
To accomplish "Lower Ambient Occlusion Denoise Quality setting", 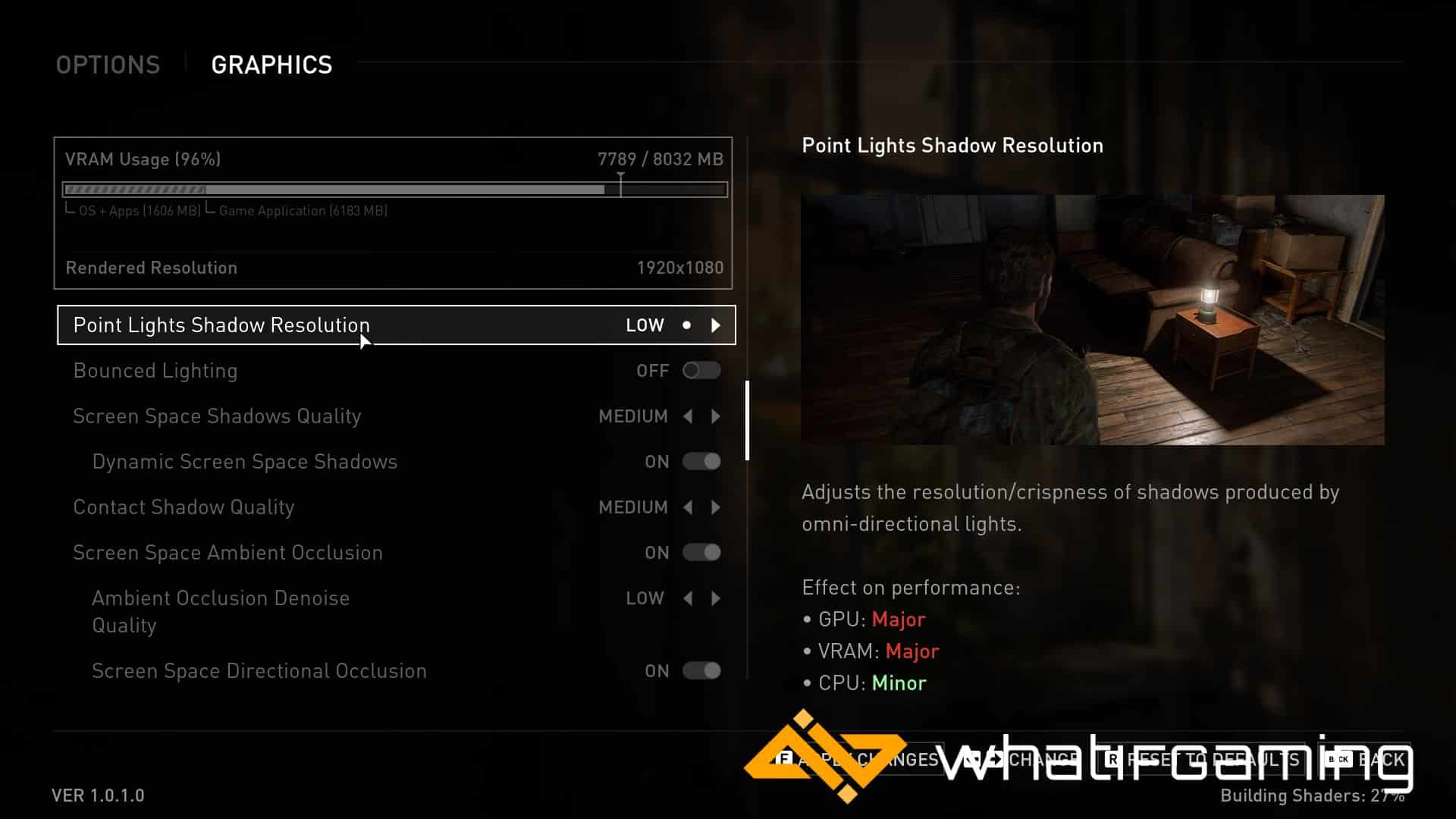I will (688, 598).
